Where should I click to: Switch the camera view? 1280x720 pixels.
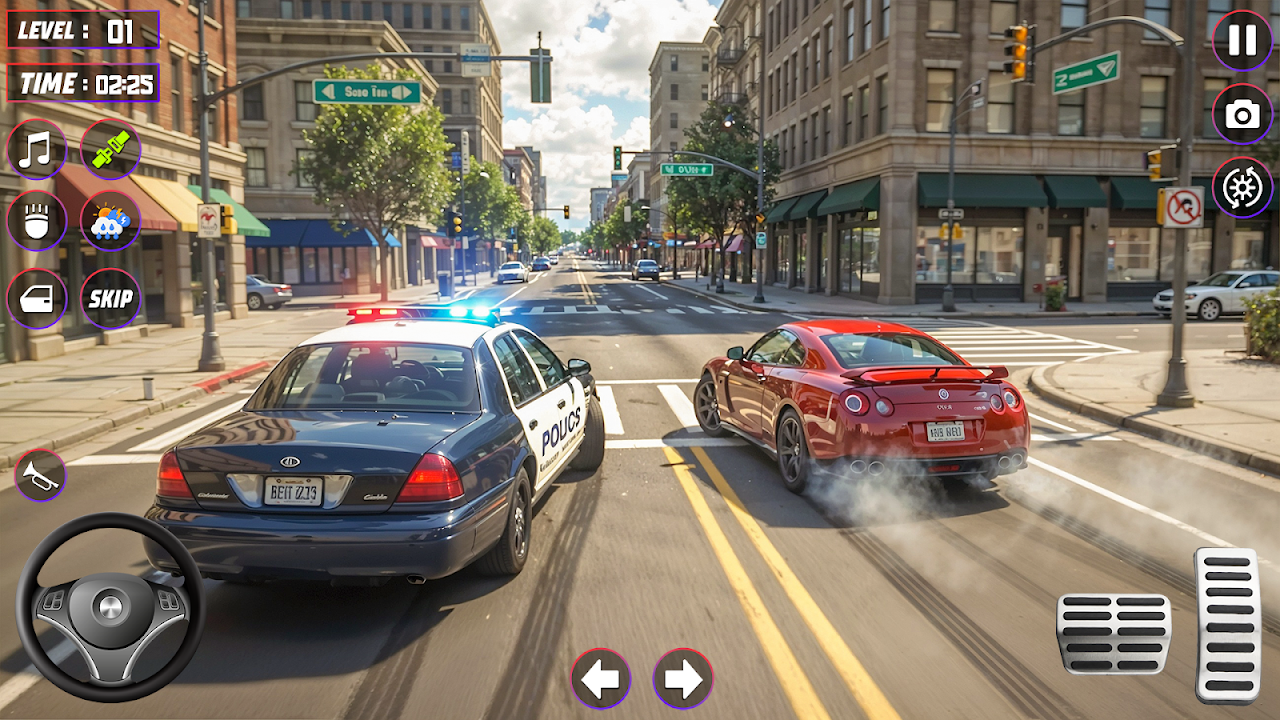(x=1242, y=114)
